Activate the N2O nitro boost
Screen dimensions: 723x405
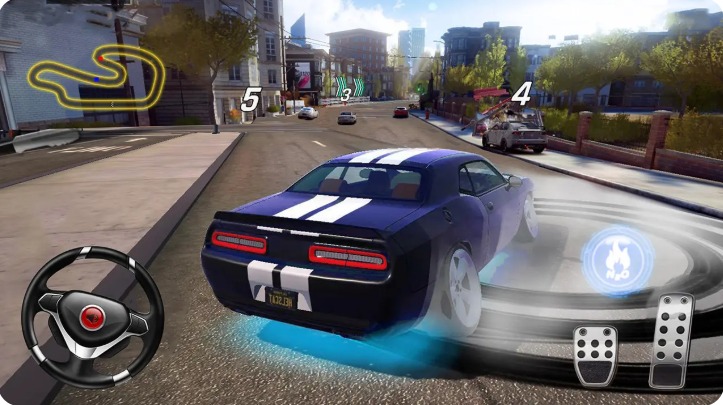tap(617, 260)
